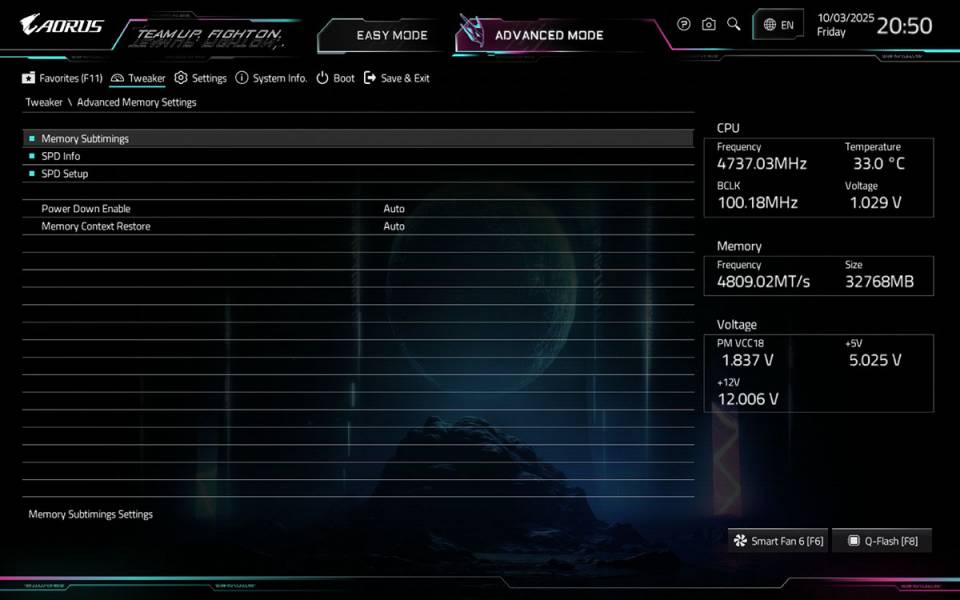Open Smart Fan 6 settings
The image size is (960, 600).
point(778,541)
